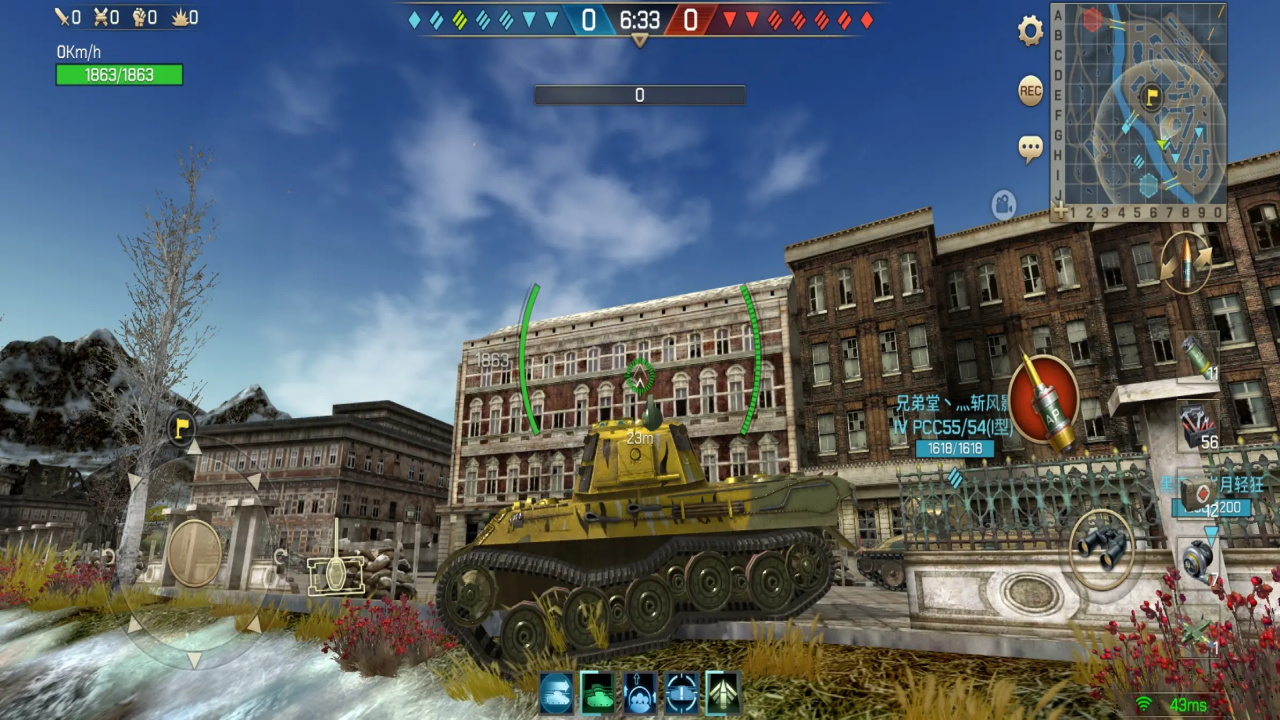This screenshot has height=720, width=1280.
Task: Activate the upward chevrons boost skill
Action: point(723,692)
